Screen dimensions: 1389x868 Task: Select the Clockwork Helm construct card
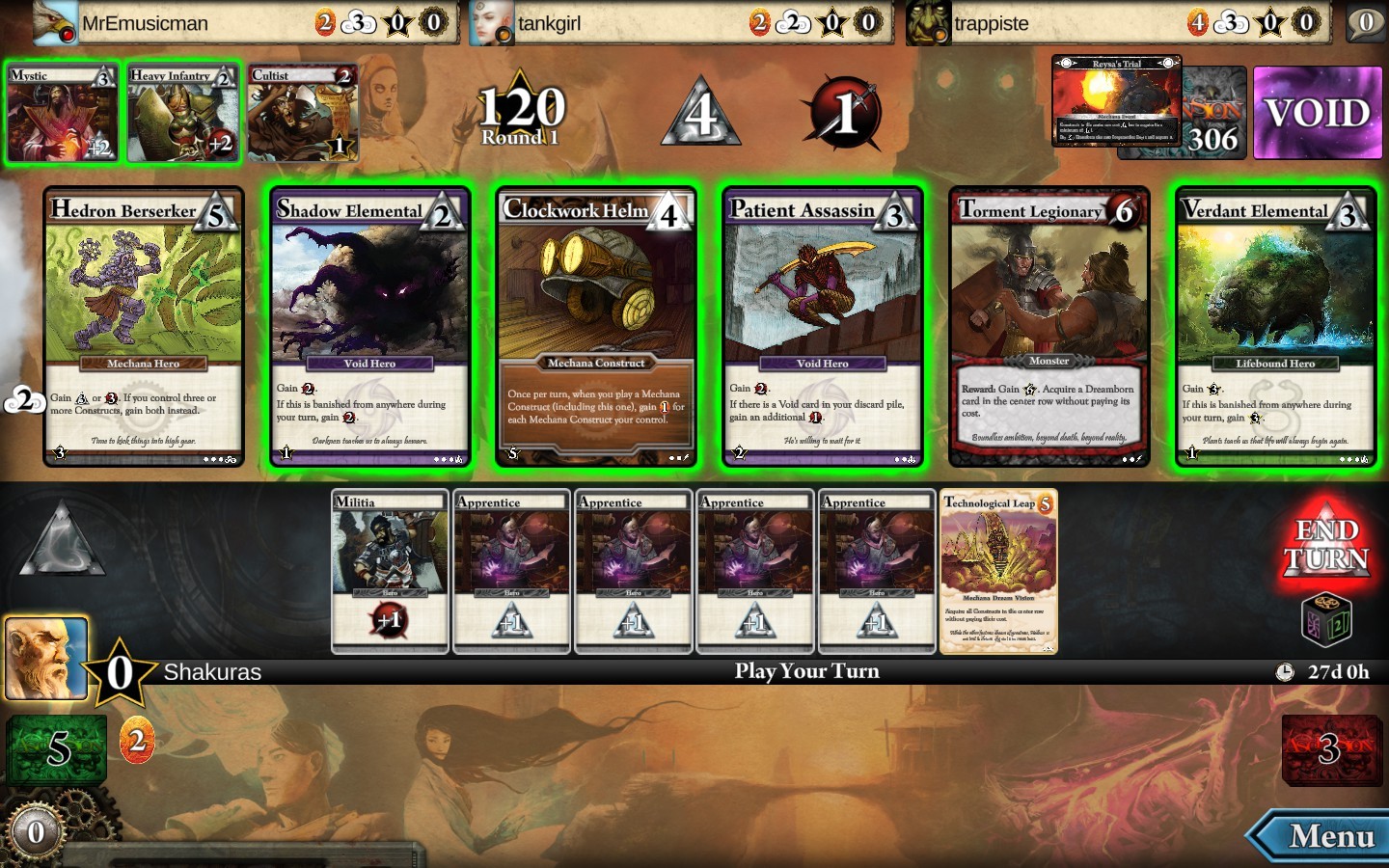tap(596, 328)
